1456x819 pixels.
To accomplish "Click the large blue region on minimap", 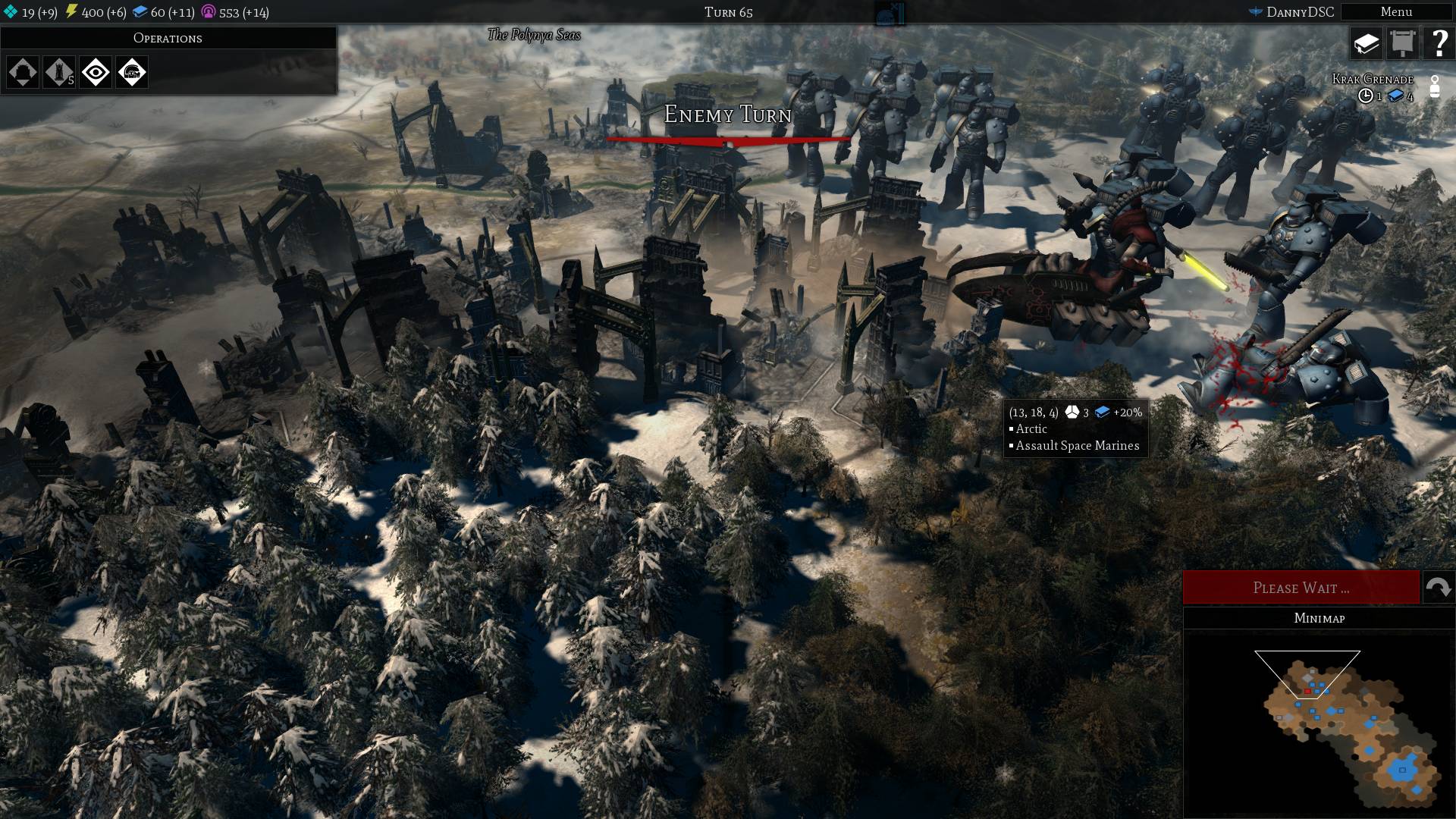I will click(x=1402, y=770).
